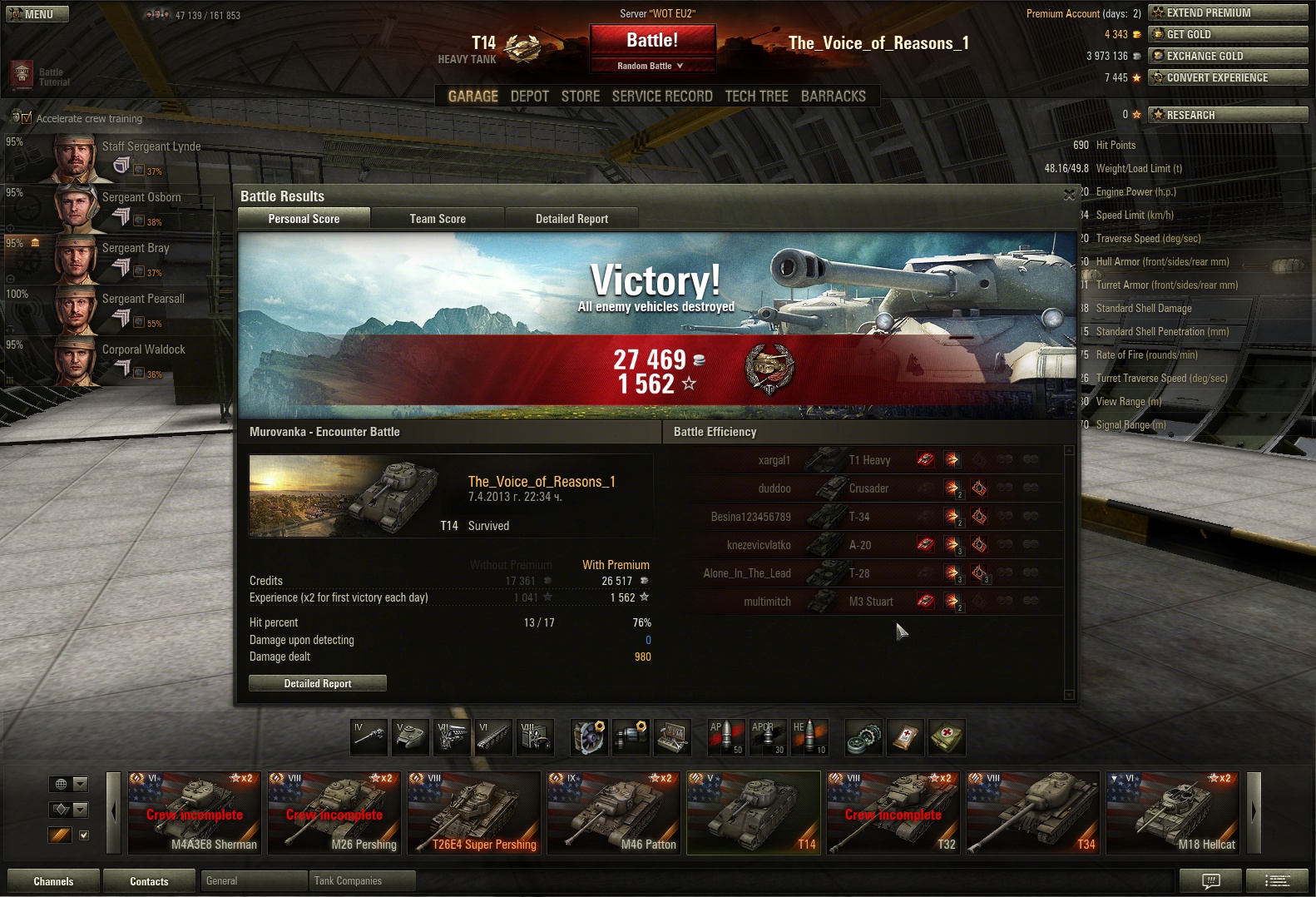Open the Contacts panel
Screen dimensions: 1316x897
coord(149,881)
